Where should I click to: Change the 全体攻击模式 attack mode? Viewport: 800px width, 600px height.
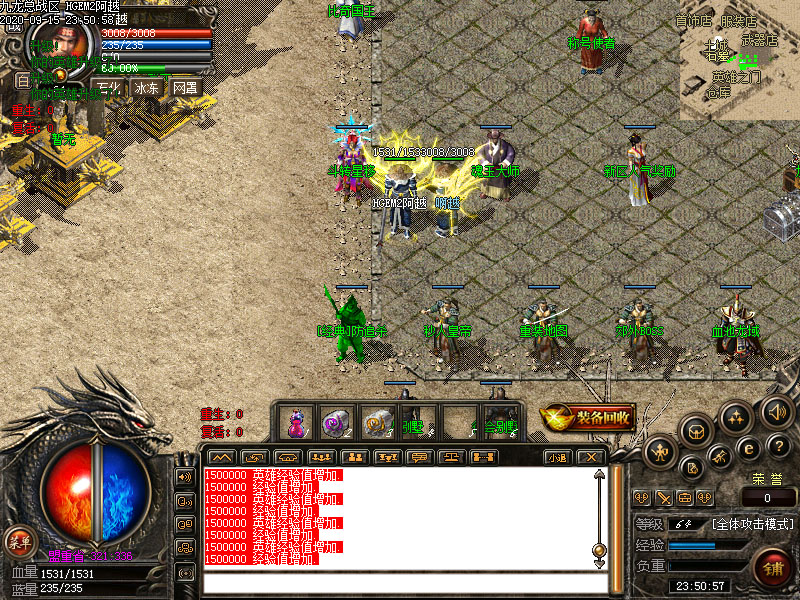click(x=753, y=524)
